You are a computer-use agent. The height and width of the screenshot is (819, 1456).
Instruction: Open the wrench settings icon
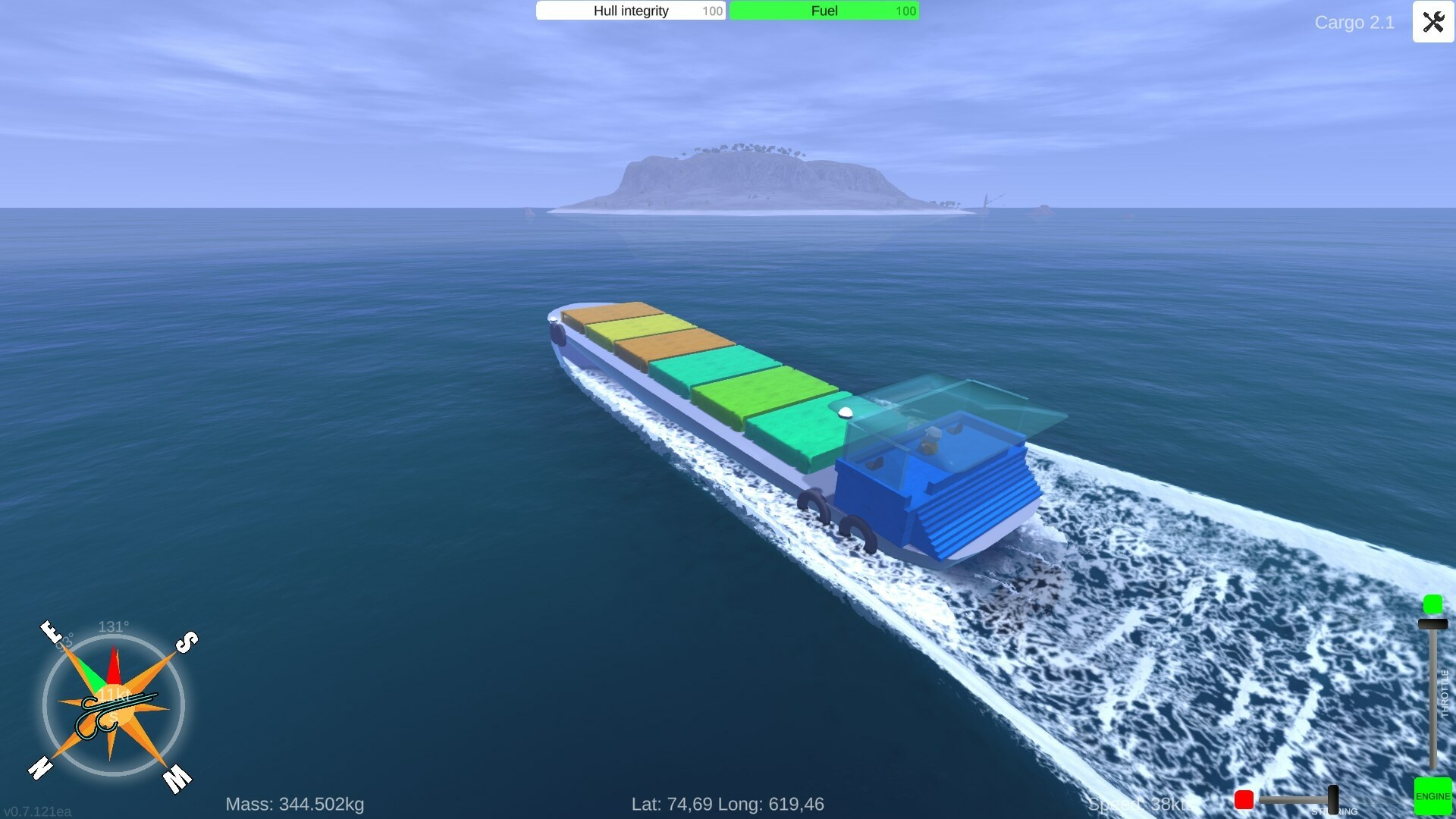[x=1432, y=22]
